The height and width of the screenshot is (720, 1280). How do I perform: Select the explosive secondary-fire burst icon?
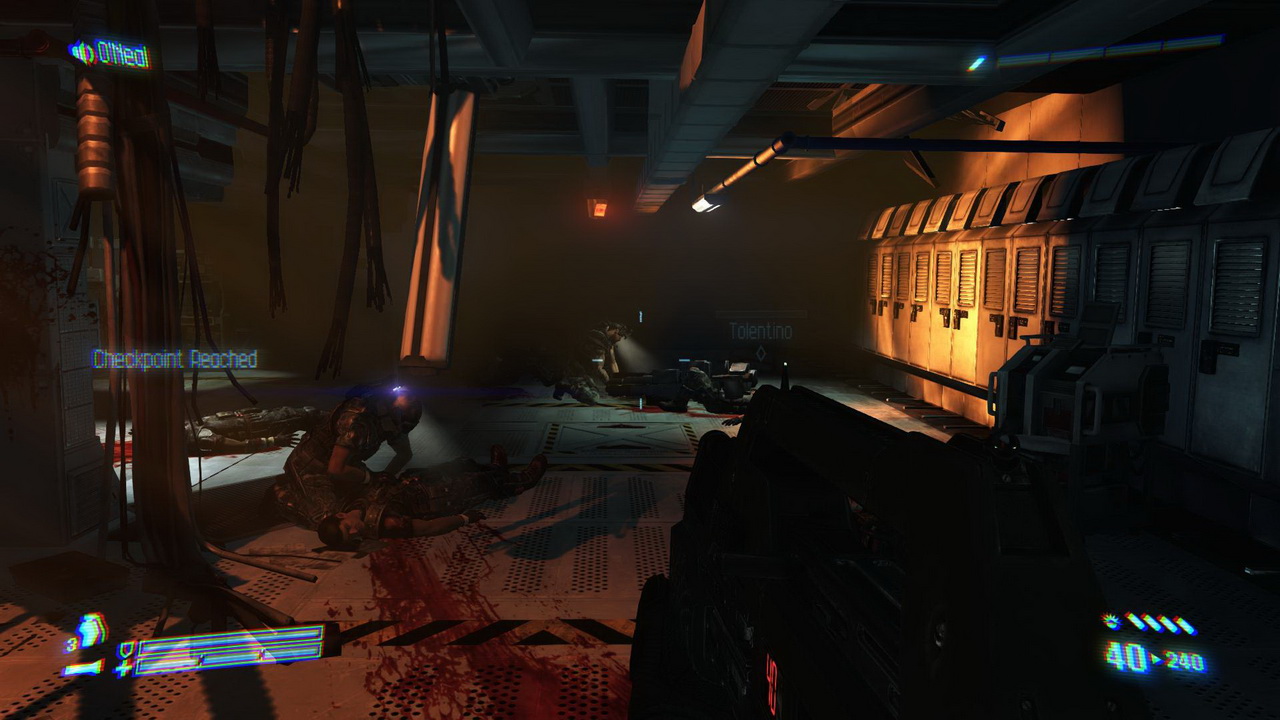pos(1111,621)
